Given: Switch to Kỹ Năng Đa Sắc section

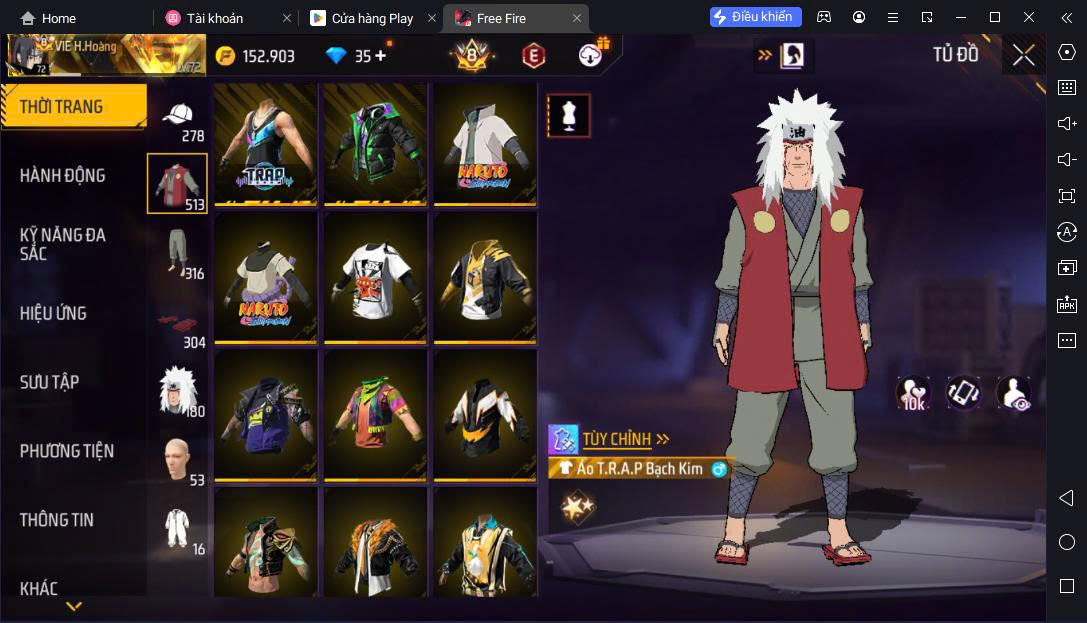Looking at the screenshot, I should (63, 244).
